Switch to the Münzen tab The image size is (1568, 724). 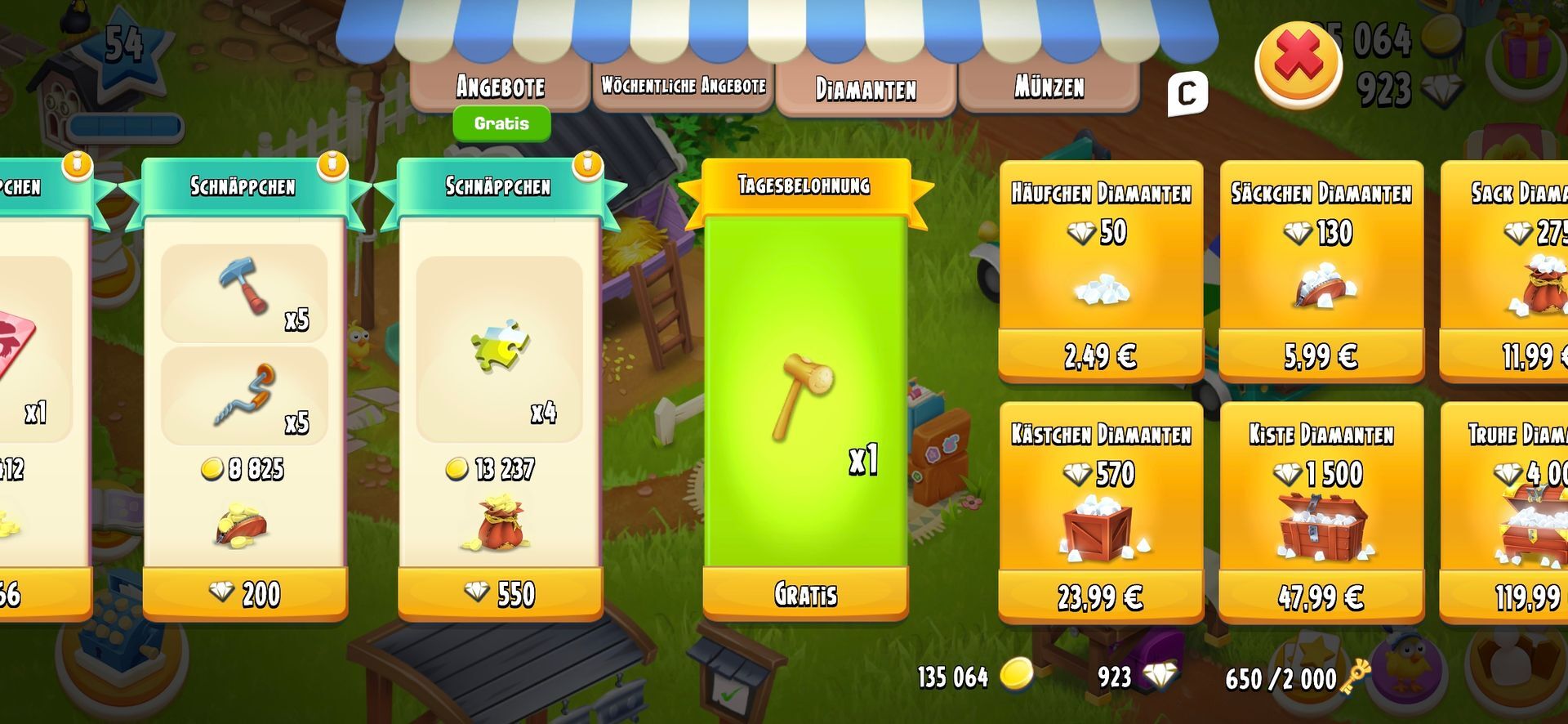coord(1049,87)
